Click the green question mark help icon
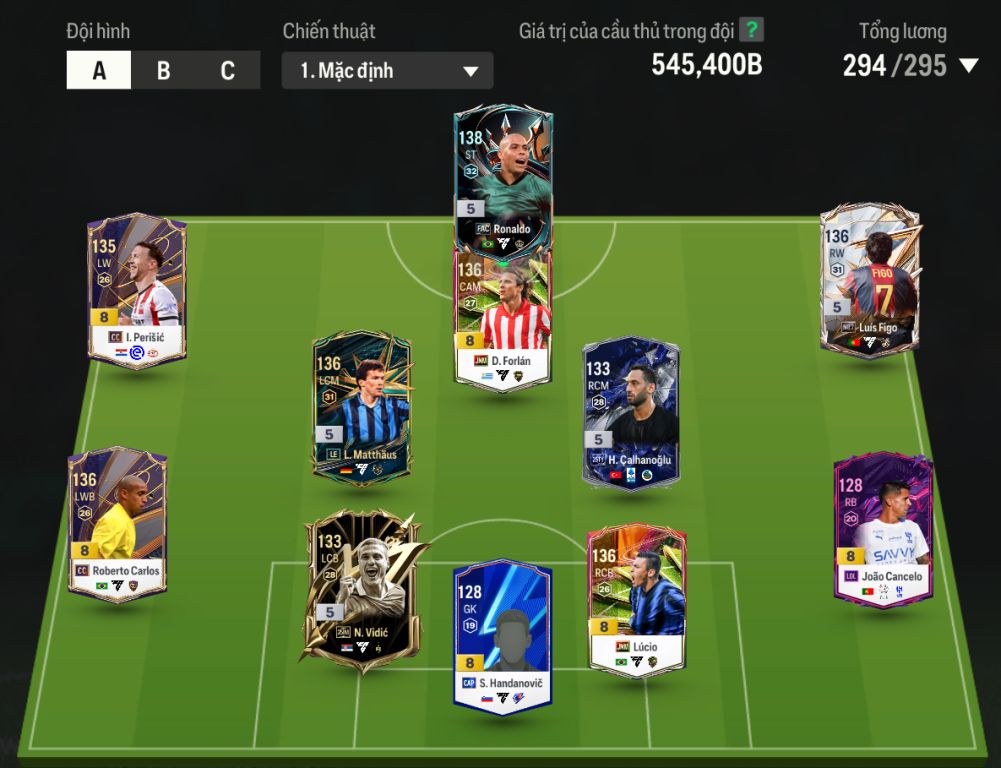Viewport: 1001px width, 768px height. point(751,30)
